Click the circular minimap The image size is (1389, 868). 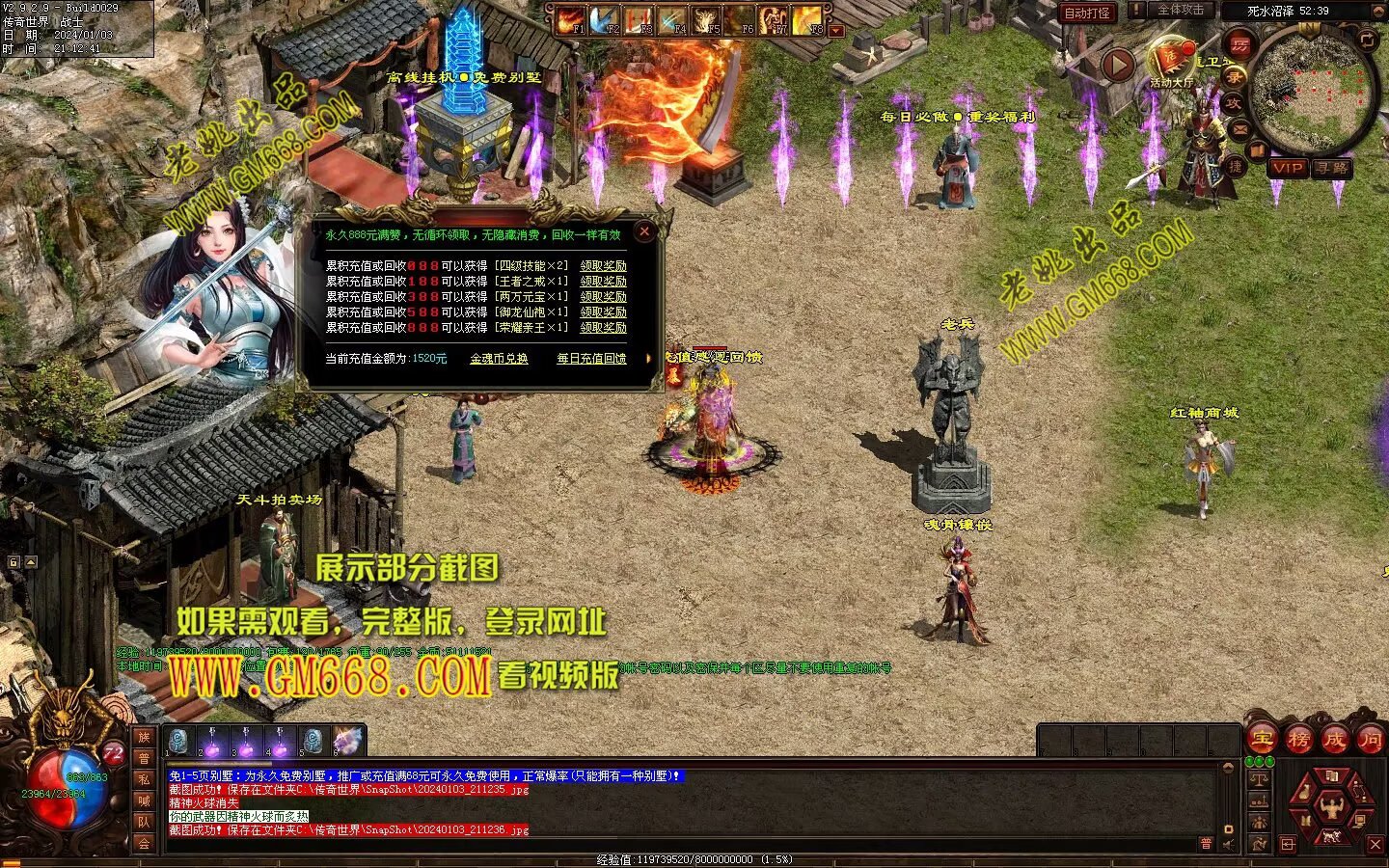(x=1313, y=88)
